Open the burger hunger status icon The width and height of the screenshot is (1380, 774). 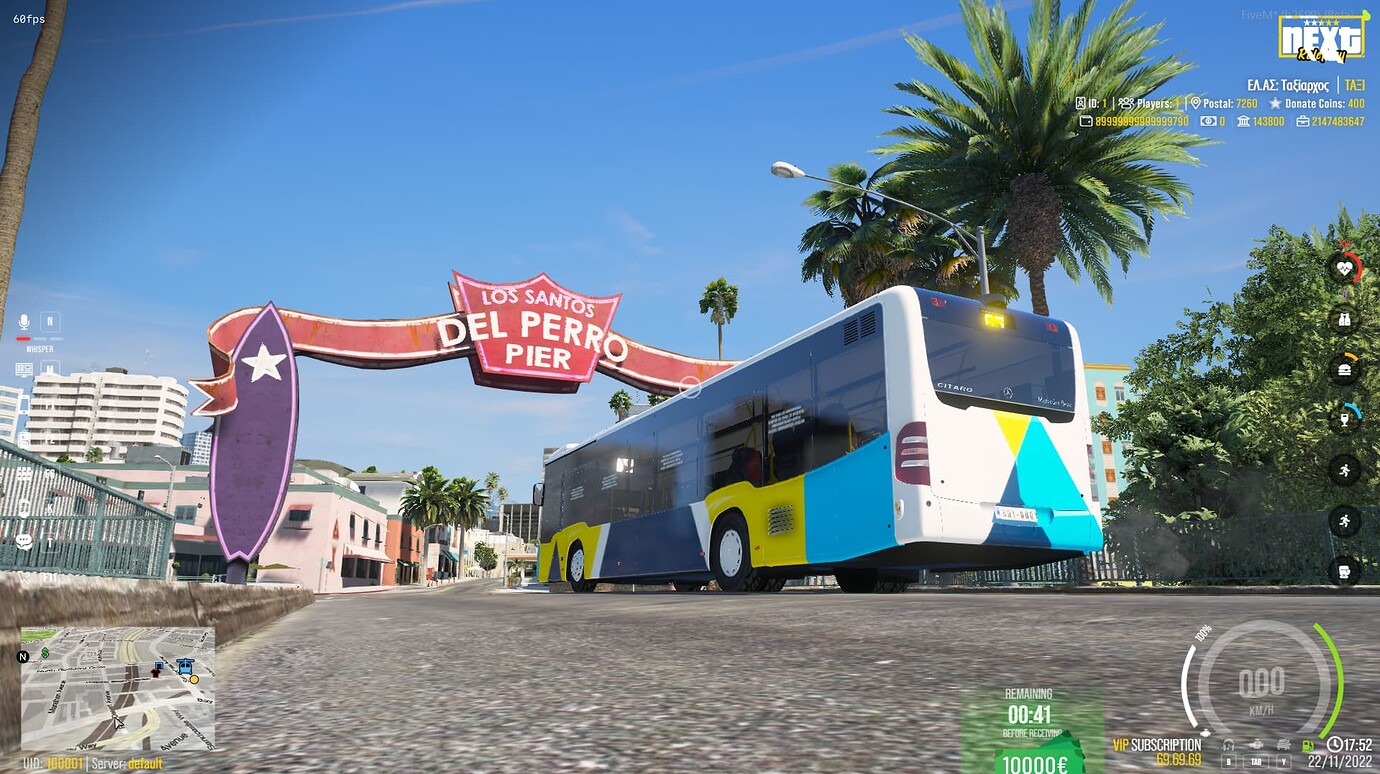1343,368
